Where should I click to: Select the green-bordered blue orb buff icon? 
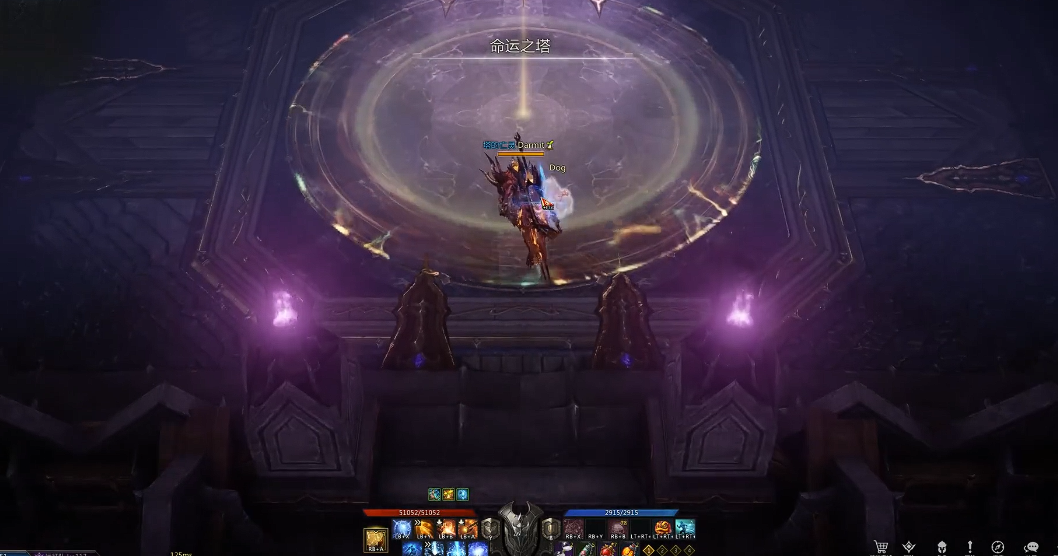tap(462, 494)
